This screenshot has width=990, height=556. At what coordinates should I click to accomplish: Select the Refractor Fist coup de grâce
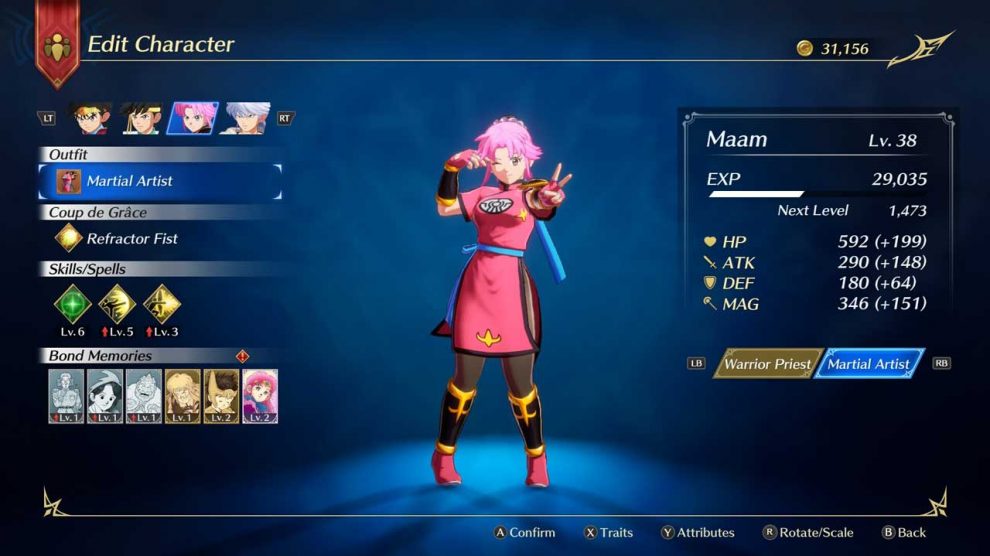click(120, 238)
